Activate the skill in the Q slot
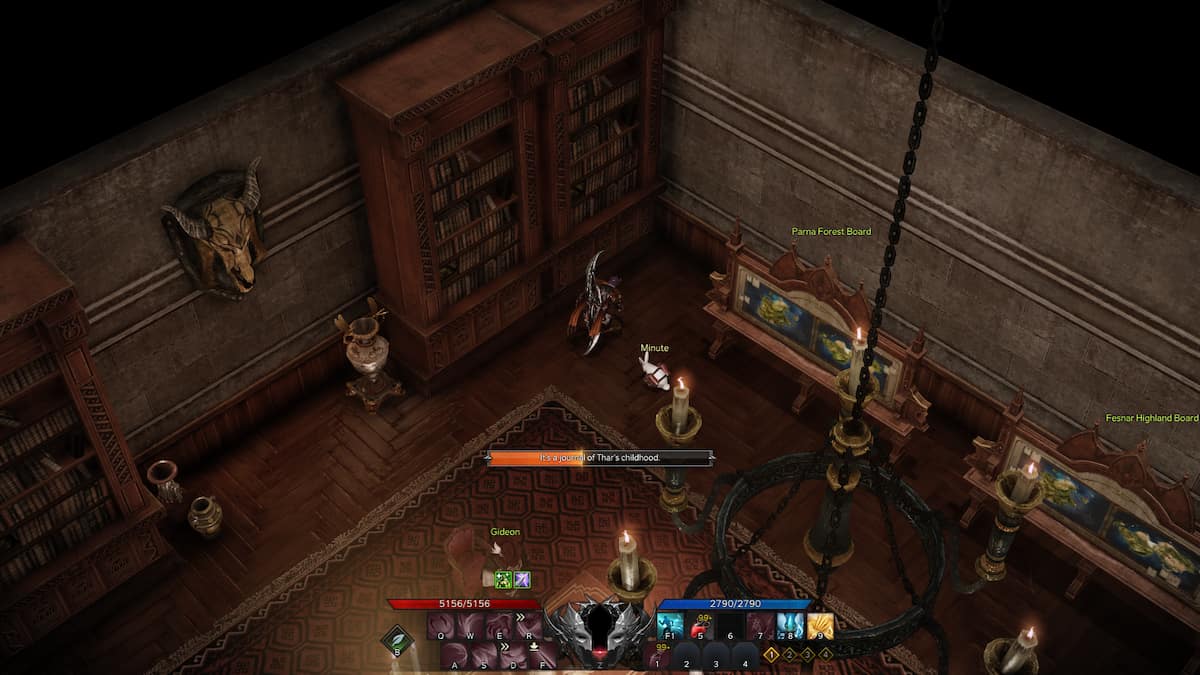The image size is (1200, 675). [441, 626]
